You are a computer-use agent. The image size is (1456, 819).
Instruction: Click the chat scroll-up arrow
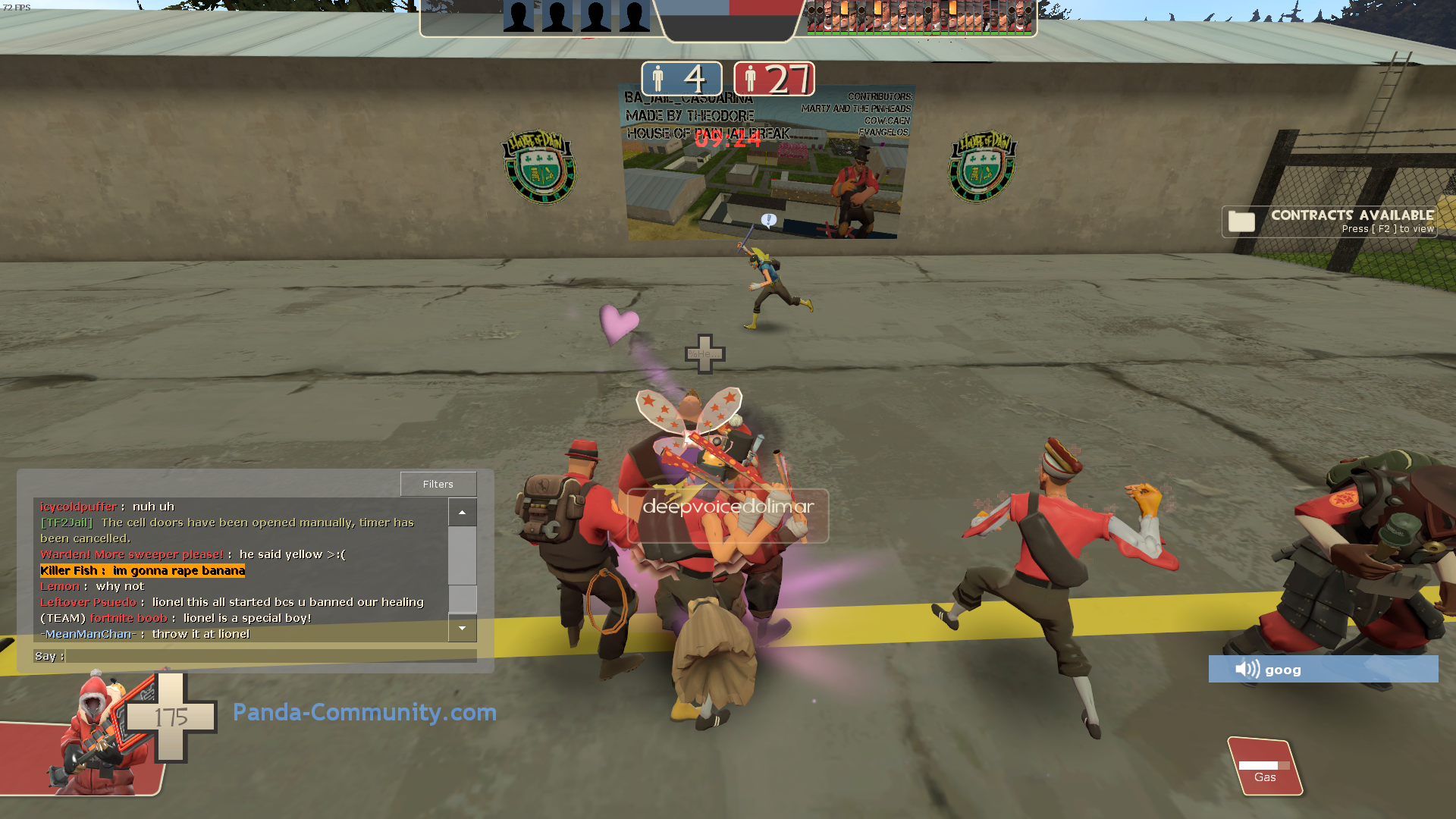[462, 512]
